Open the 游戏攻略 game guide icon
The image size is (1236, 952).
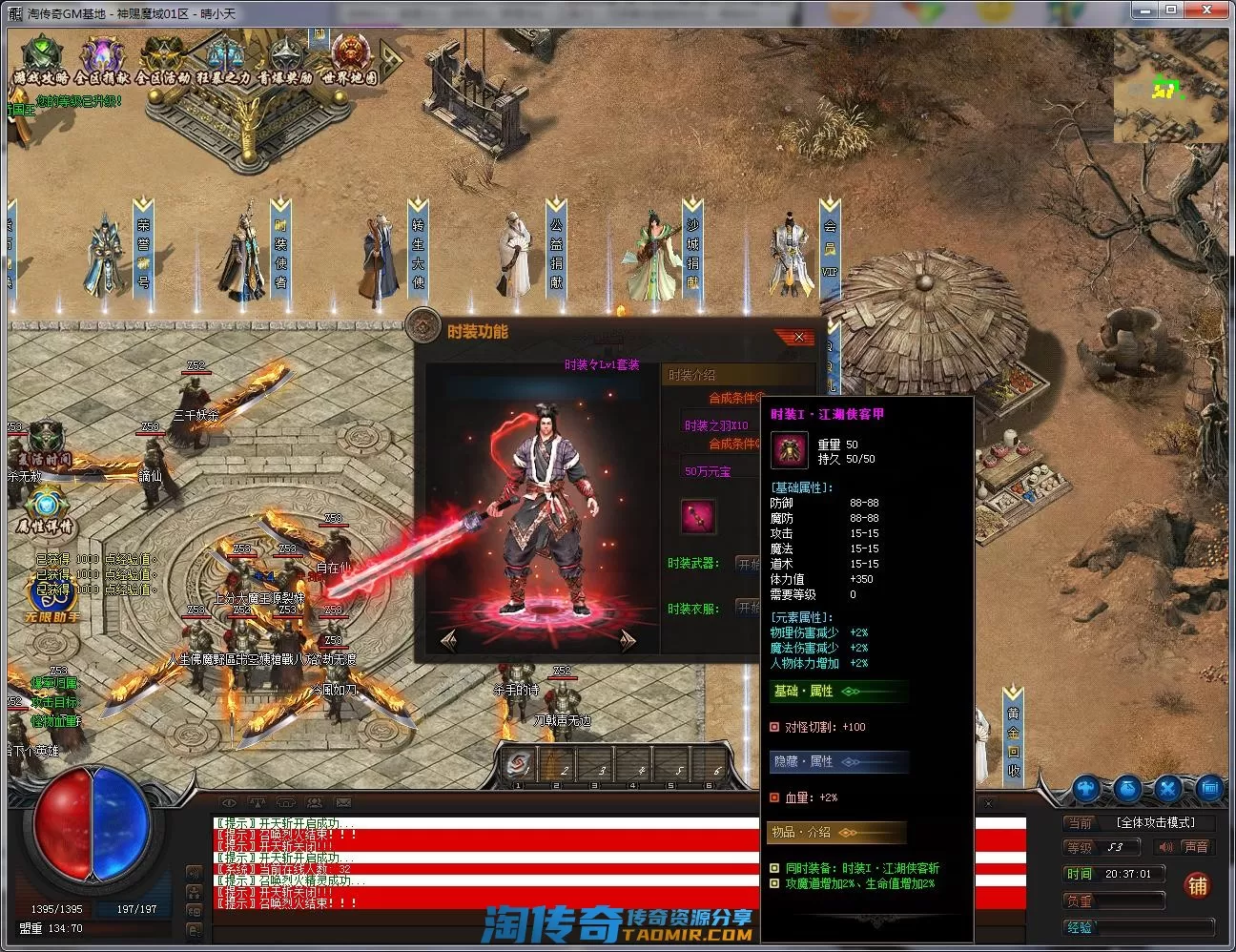pos(41,61)
